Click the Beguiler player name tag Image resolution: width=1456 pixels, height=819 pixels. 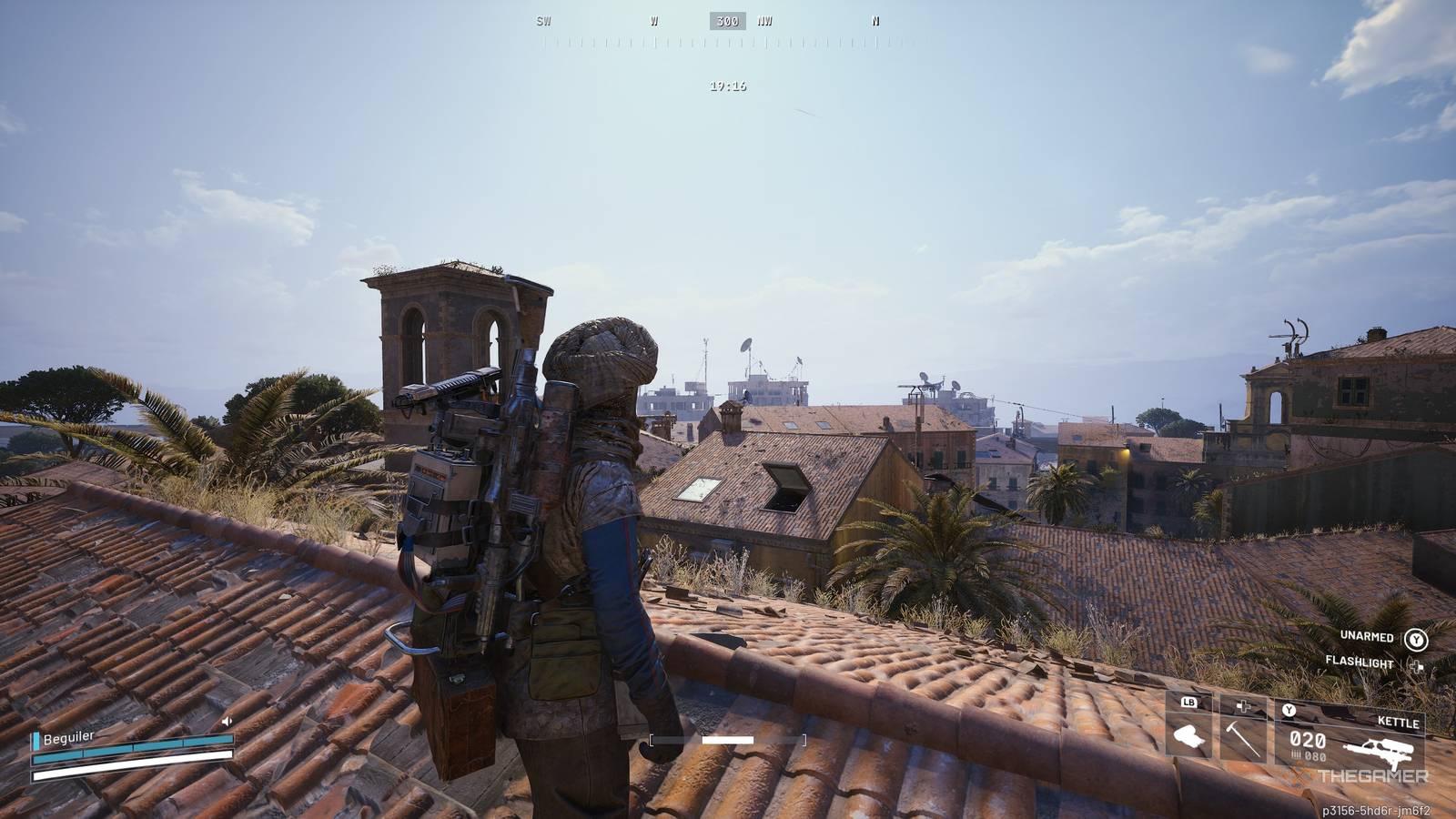point(68,737)
